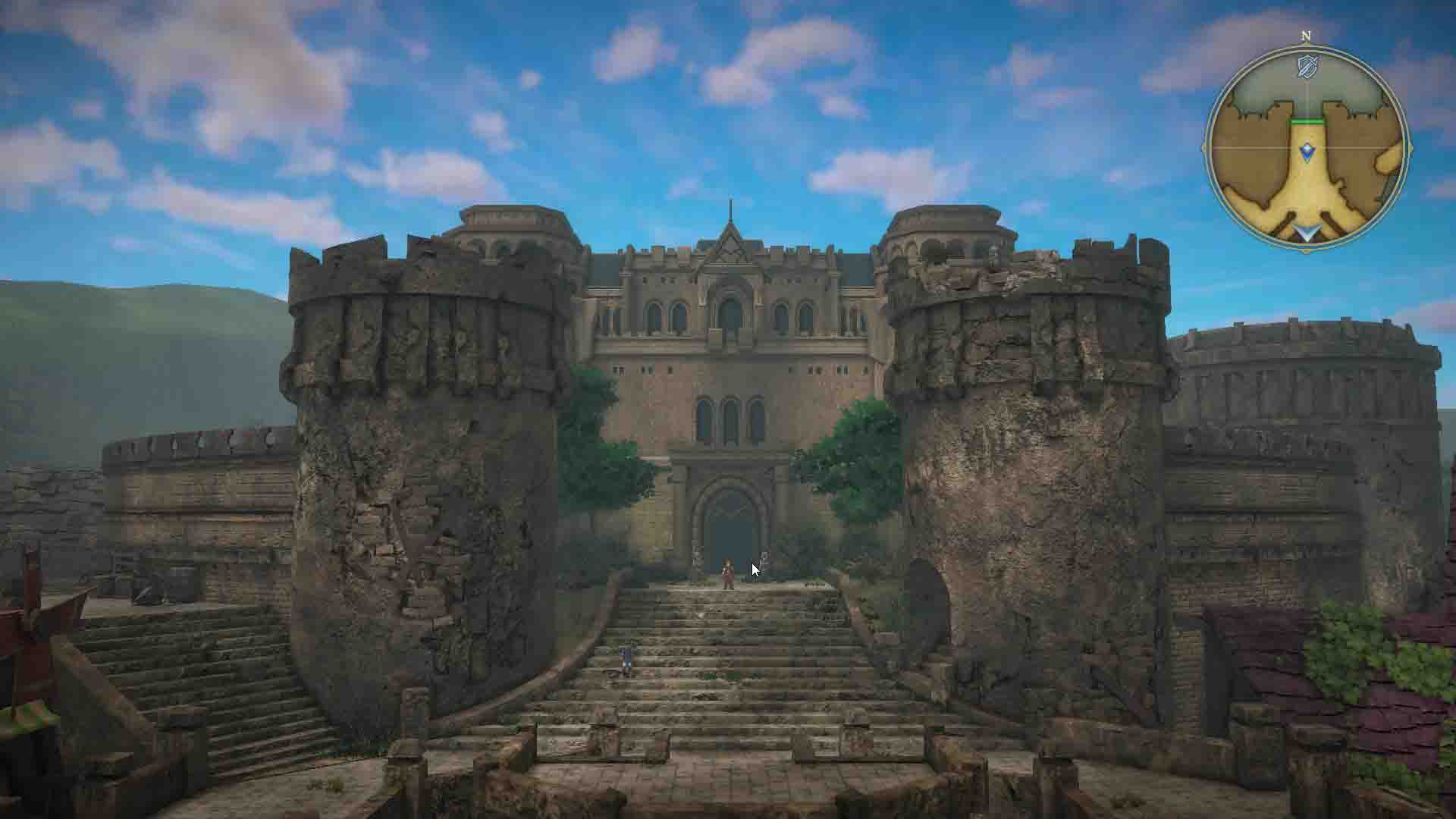The height and width of the screenshot is (819, 1456).
Task: Click the west node on the minimap ring
Action: coord(1203,147)
